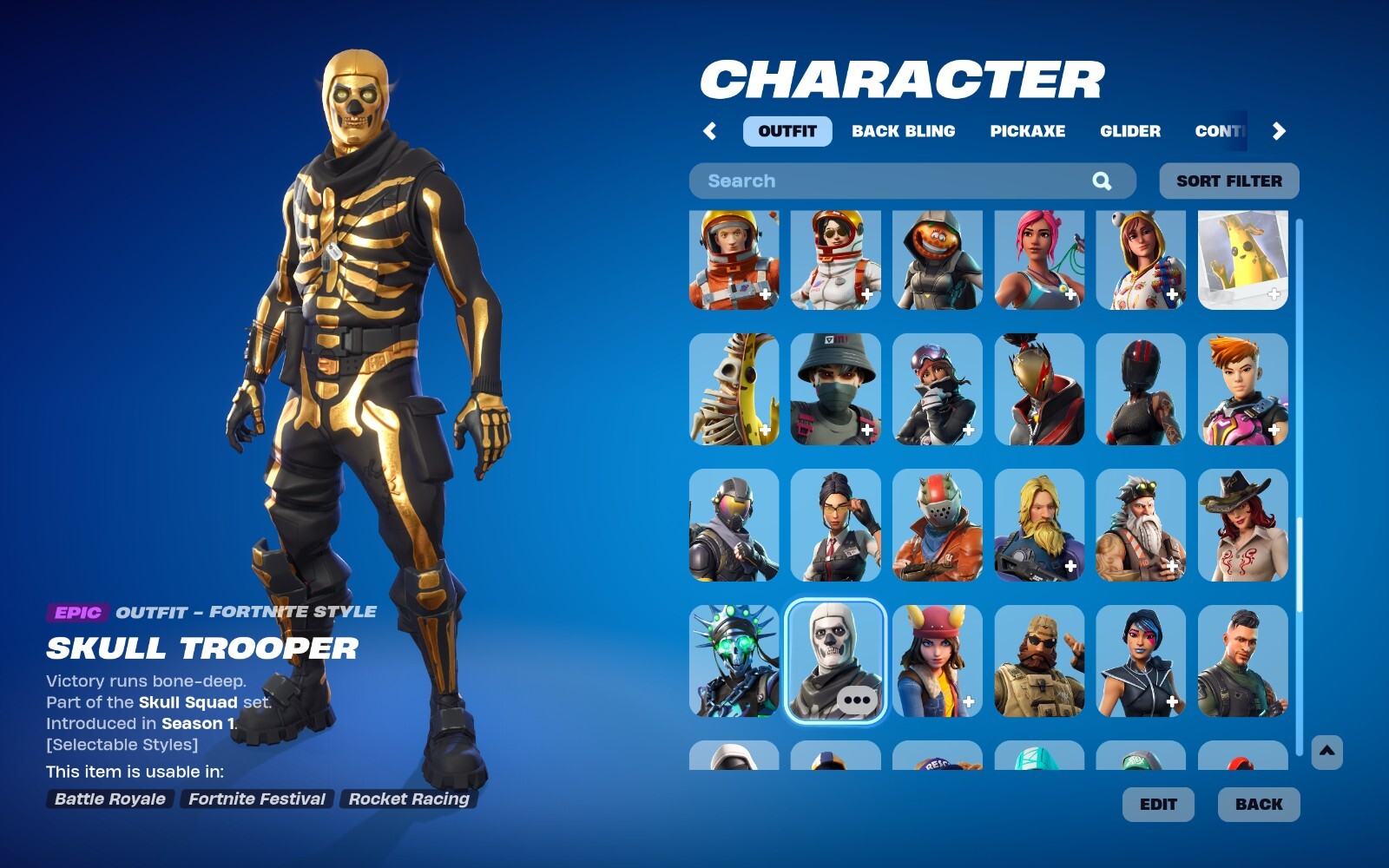Click the OUTFIT tab

coord(787,131)
